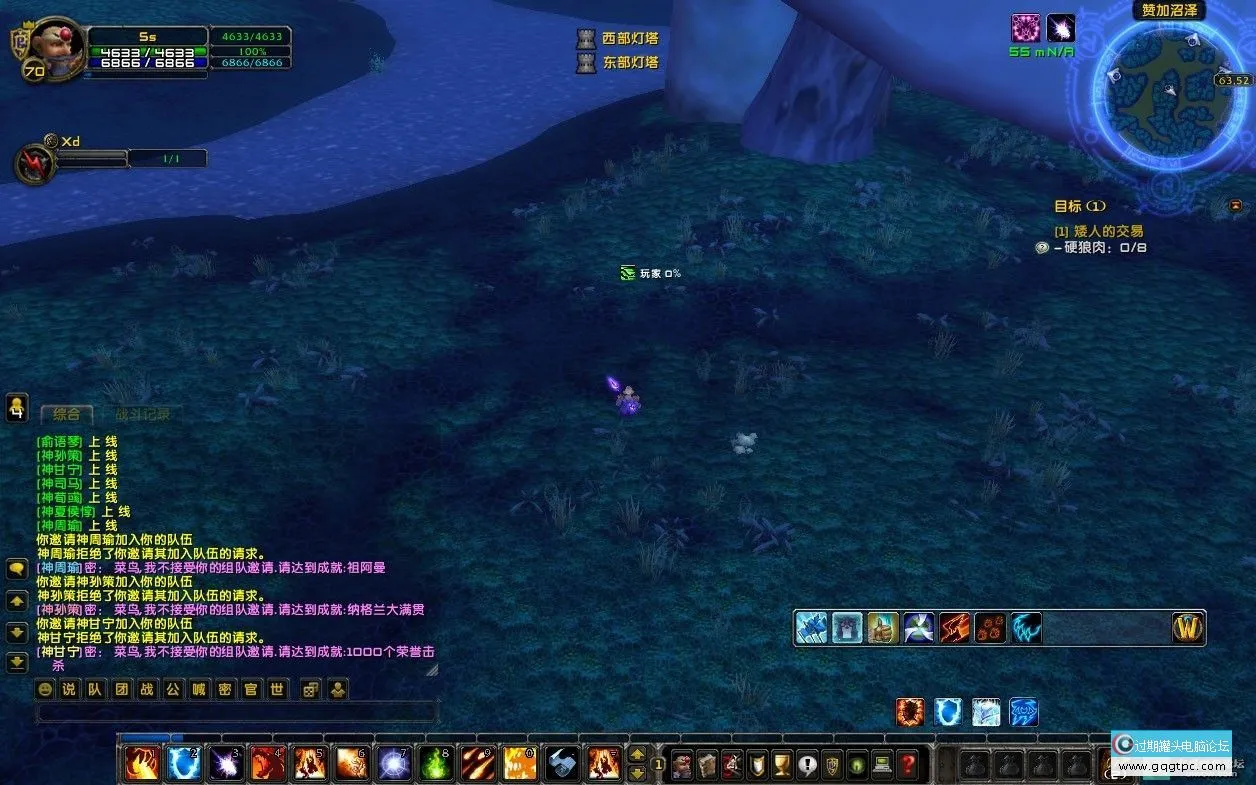Open the quest log exclamation mark button
This screenshot has width=1256, height=785.
tap(807, 765)
